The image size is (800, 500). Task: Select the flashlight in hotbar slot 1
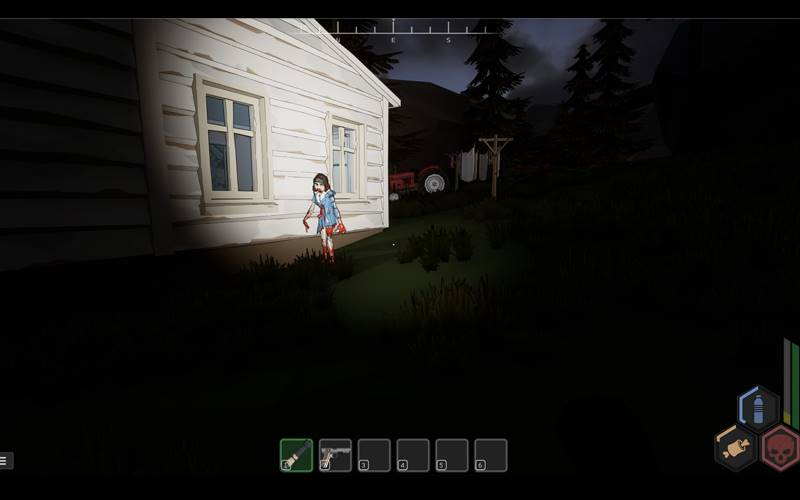296,455
